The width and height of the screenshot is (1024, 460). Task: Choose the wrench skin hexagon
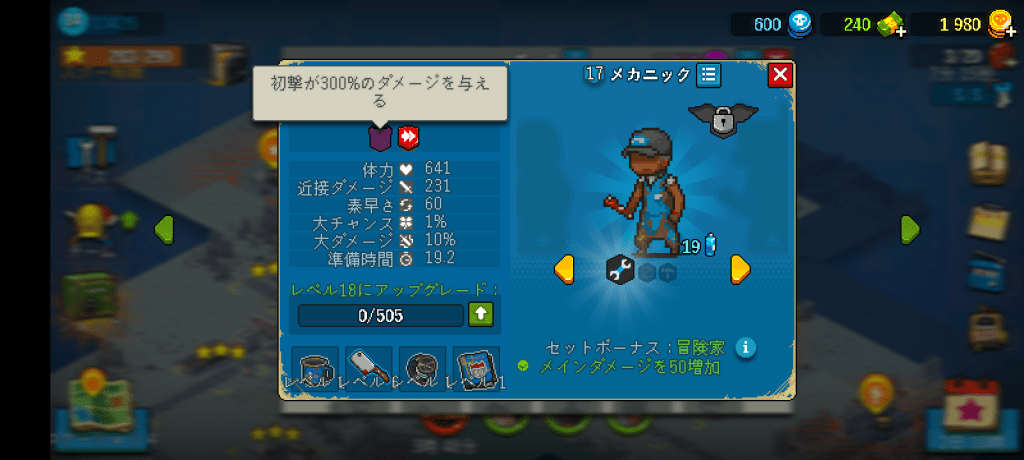coord(620,269)
